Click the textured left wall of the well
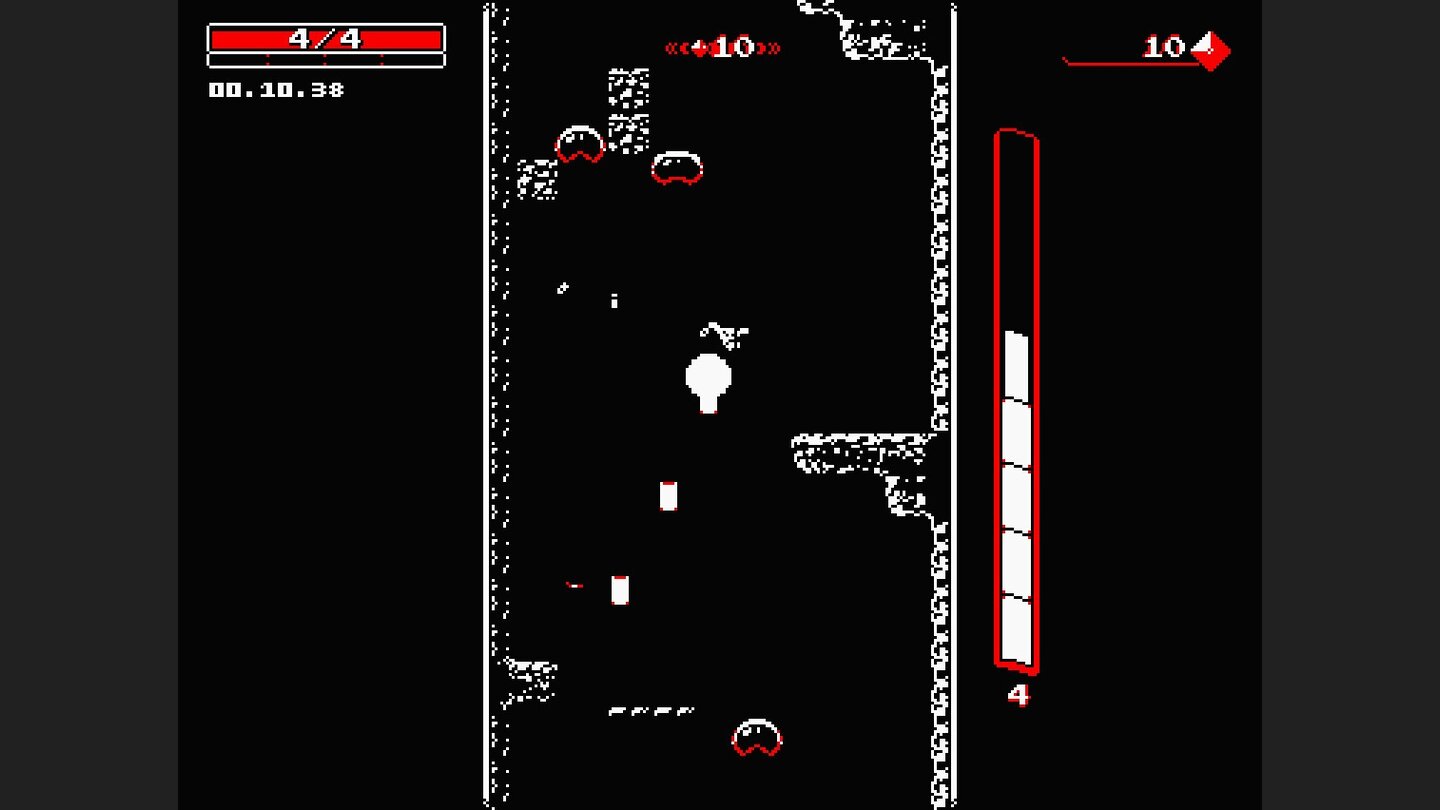Image resolution: width=1440 pixels, height=810 pixels. coord(493,400)
